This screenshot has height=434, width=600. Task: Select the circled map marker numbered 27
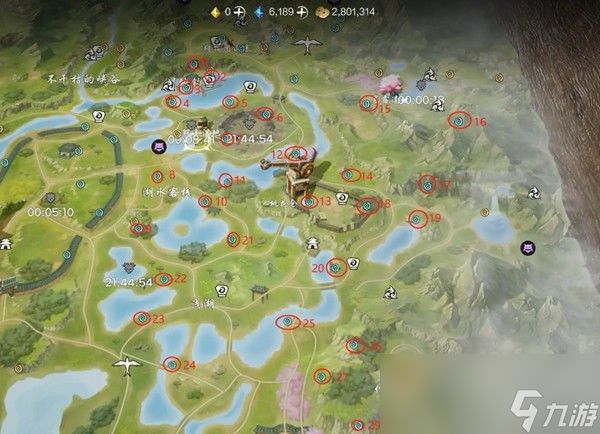click(322, 377)
